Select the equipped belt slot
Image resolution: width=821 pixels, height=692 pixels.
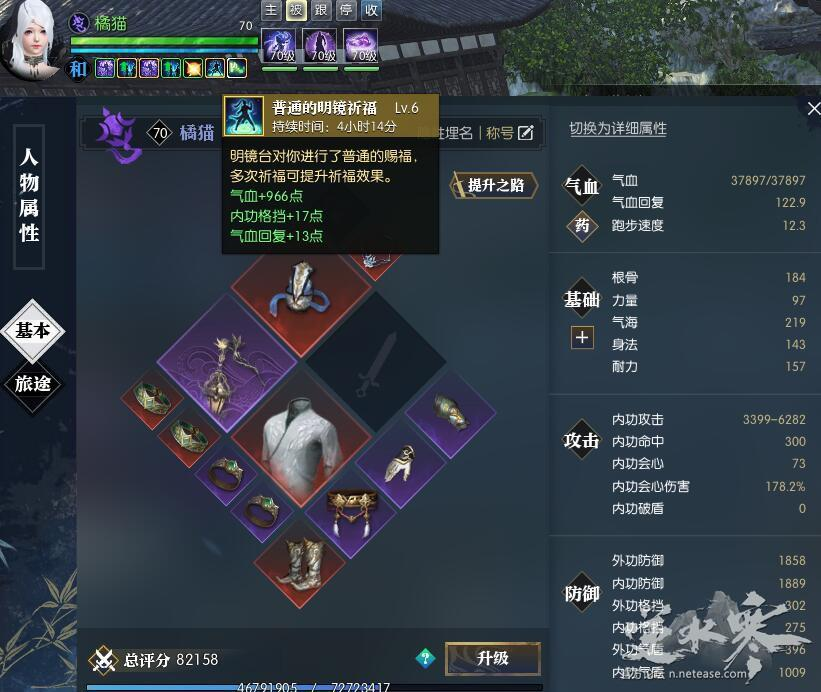[x=349, y=506]
